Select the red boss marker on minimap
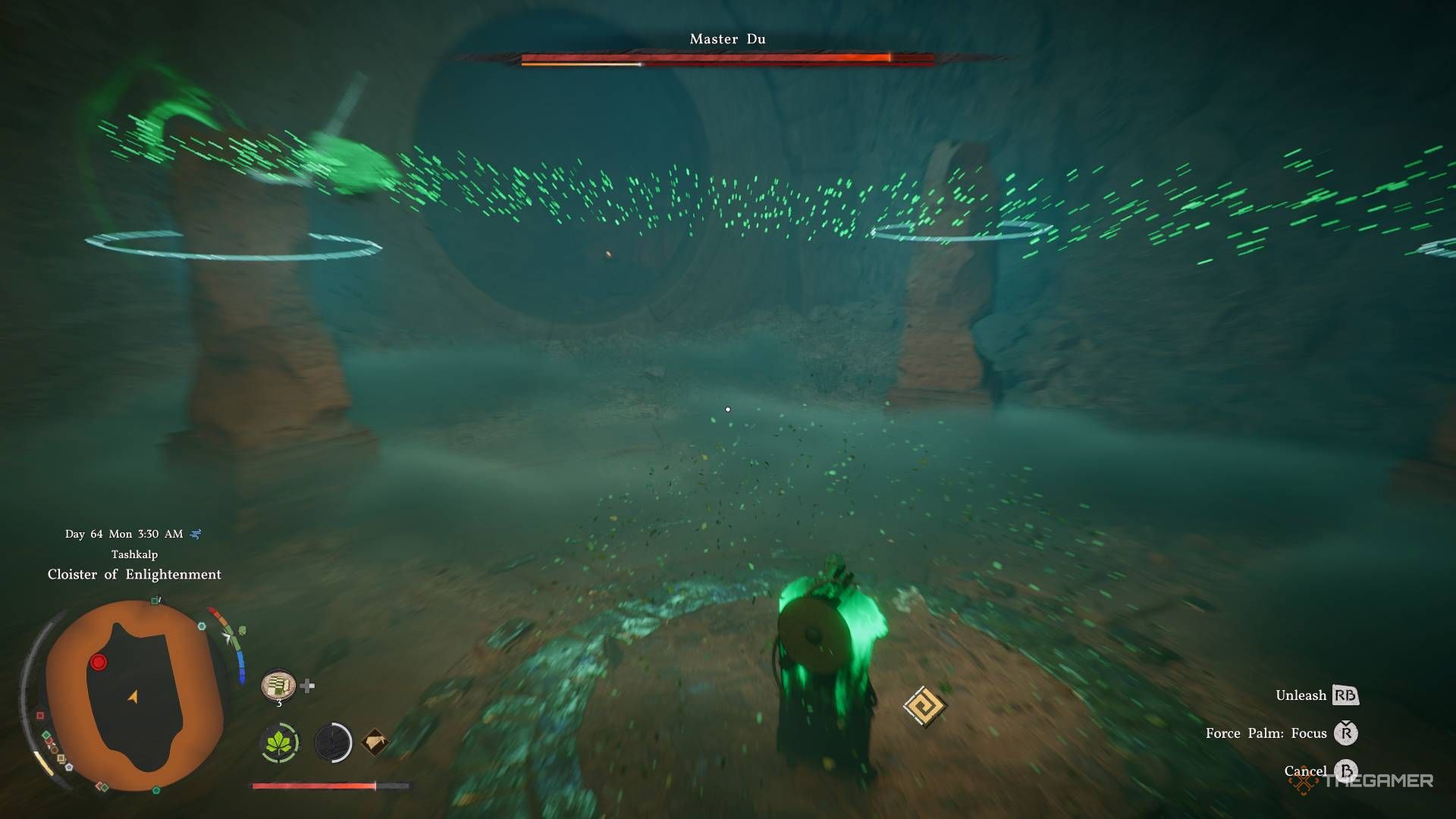1456x819 pixels. (x=99, y=663)
